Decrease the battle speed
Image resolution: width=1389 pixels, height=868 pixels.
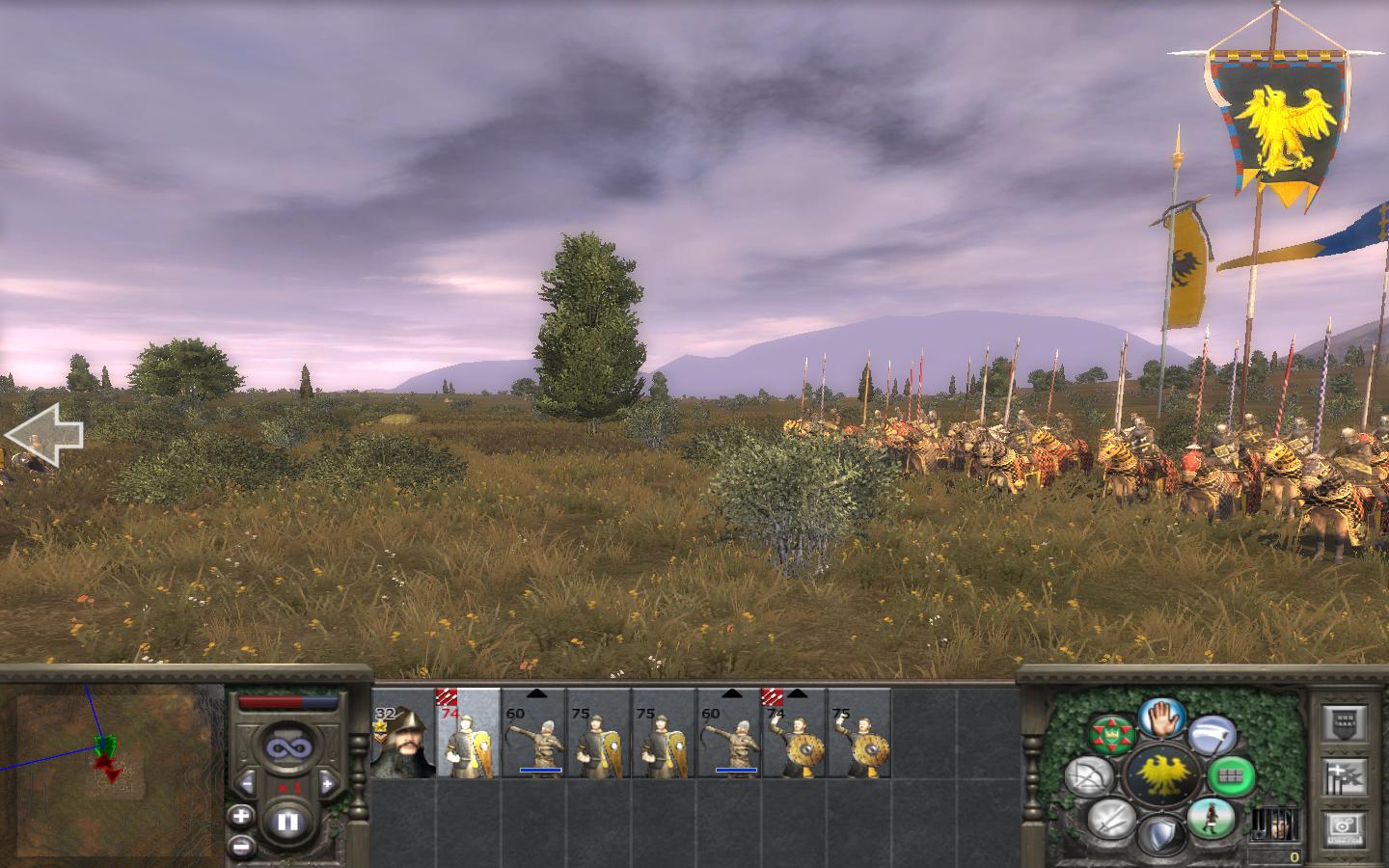point(247,783)
